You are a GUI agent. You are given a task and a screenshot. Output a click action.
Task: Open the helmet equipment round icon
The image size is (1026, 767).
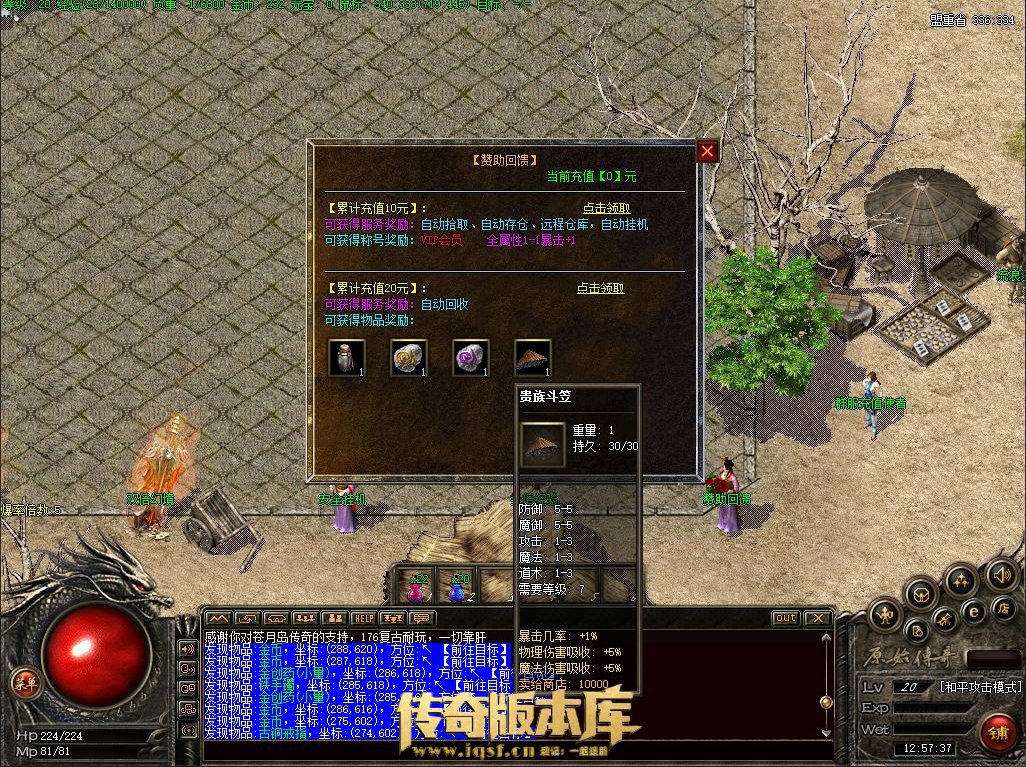(x=921, y=594)
